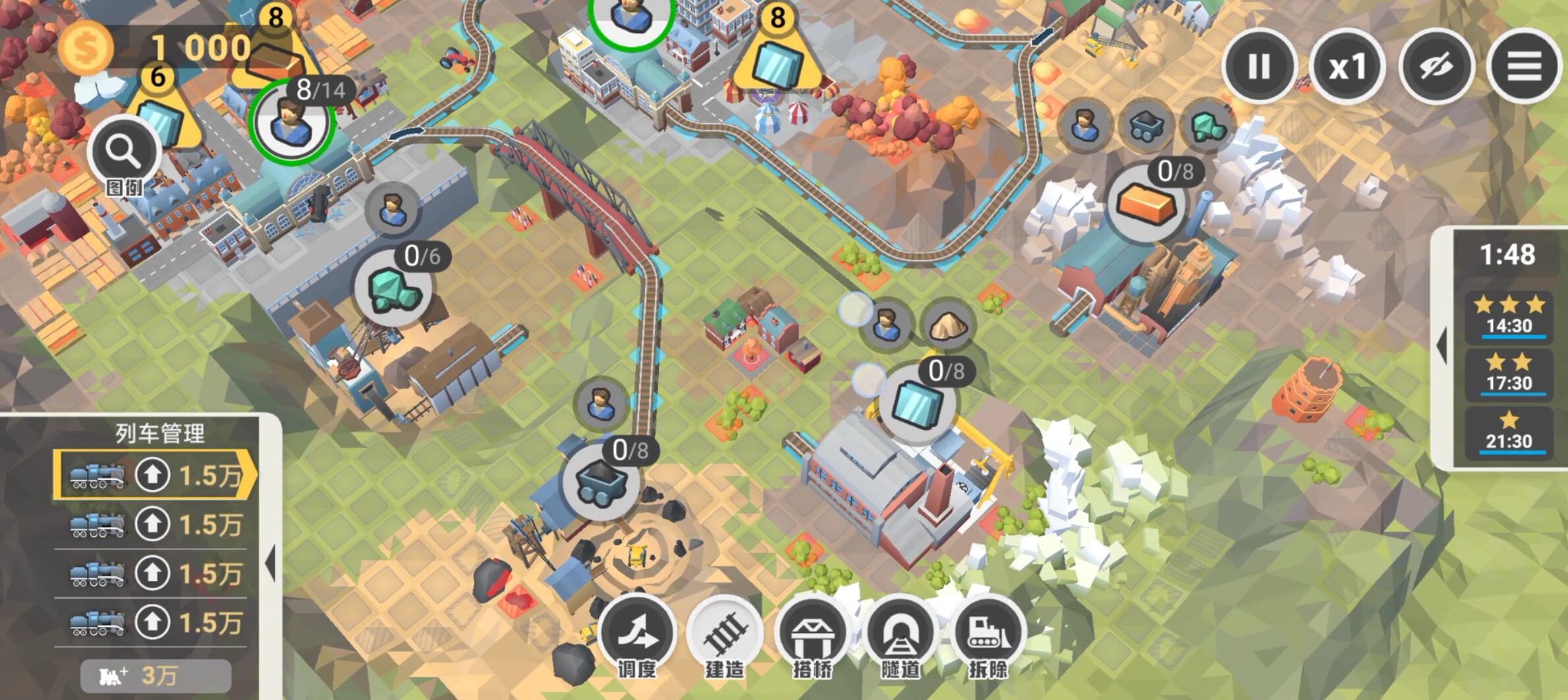Select the highlighted first train row
Screen dimensions: 1568x700
tap(155, 475)
